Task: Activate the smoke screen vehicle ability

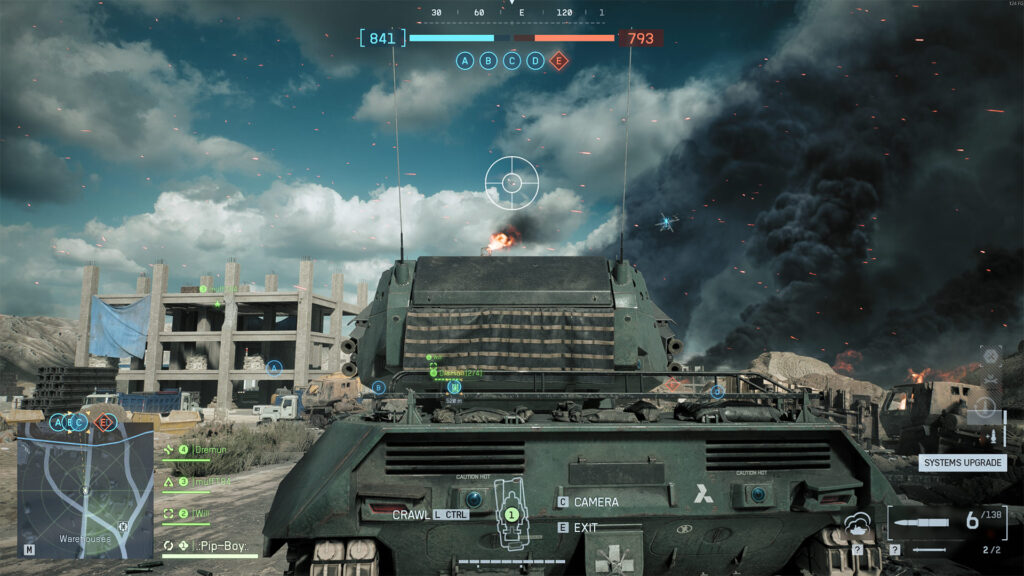Action: pyautogui.click(x=857, y=525)
